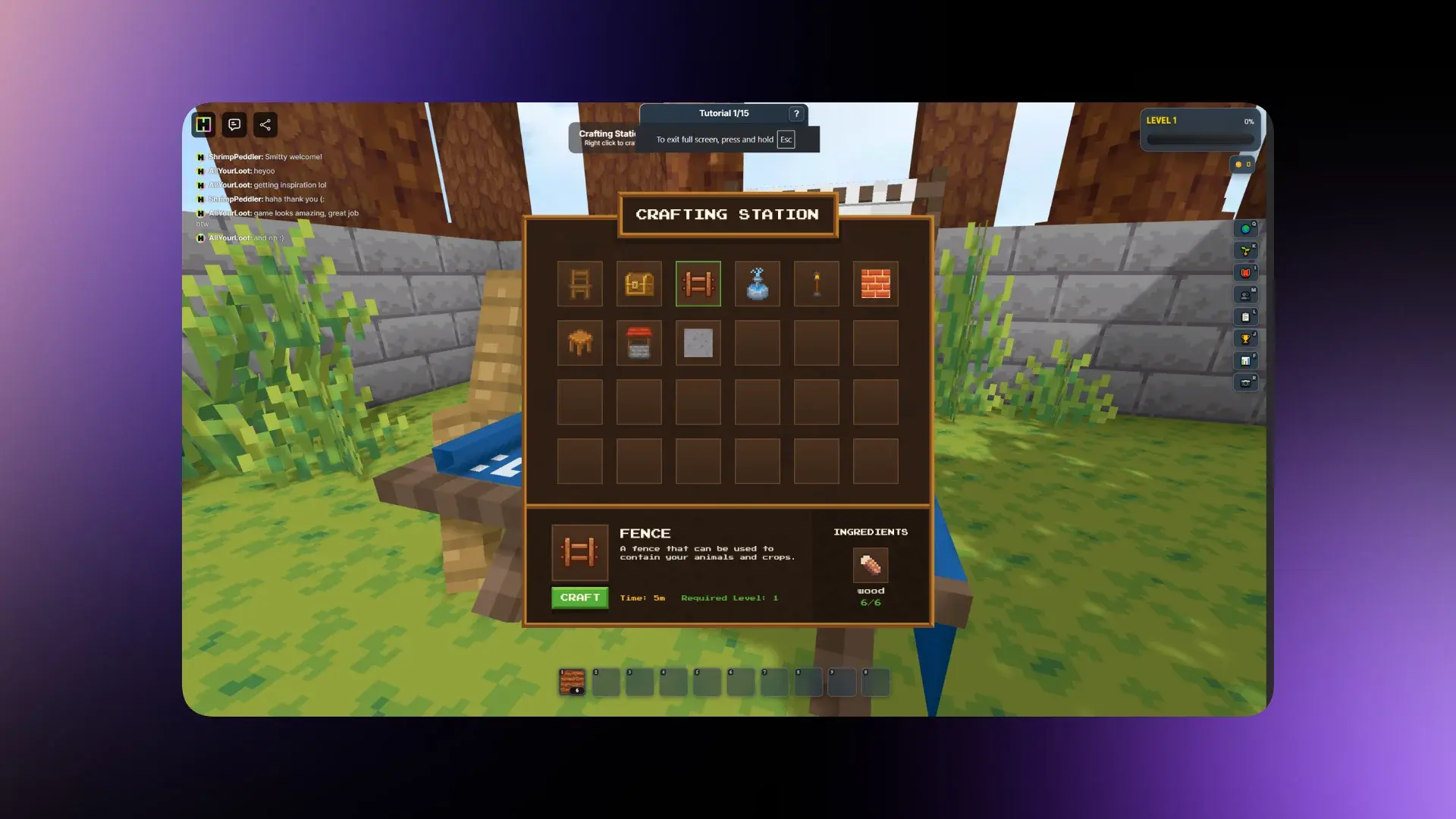Image resolution: width=1456 pixels, height=819 pixels.
Task: Open the chat panel at top left
Action: (234, 124)
